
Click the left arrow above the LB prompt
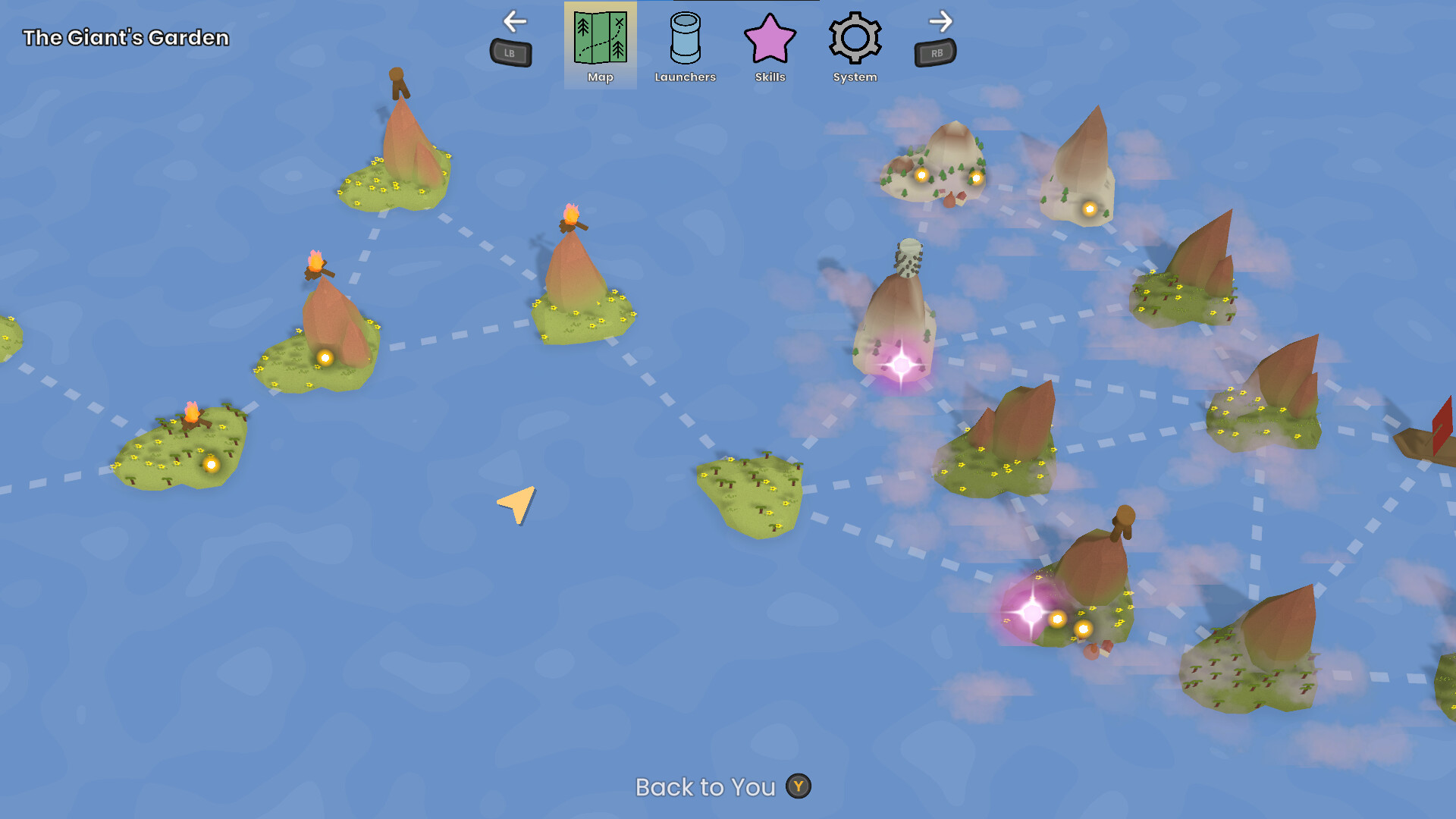(x=514, y=22)
